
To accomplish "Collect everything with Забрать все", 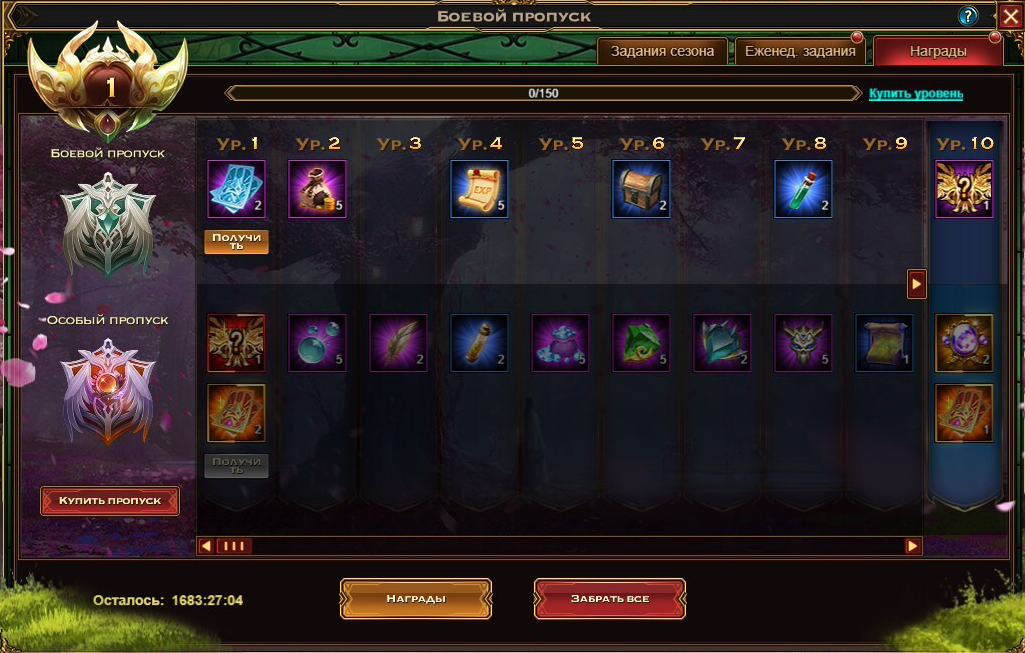I will pos(610,599).
